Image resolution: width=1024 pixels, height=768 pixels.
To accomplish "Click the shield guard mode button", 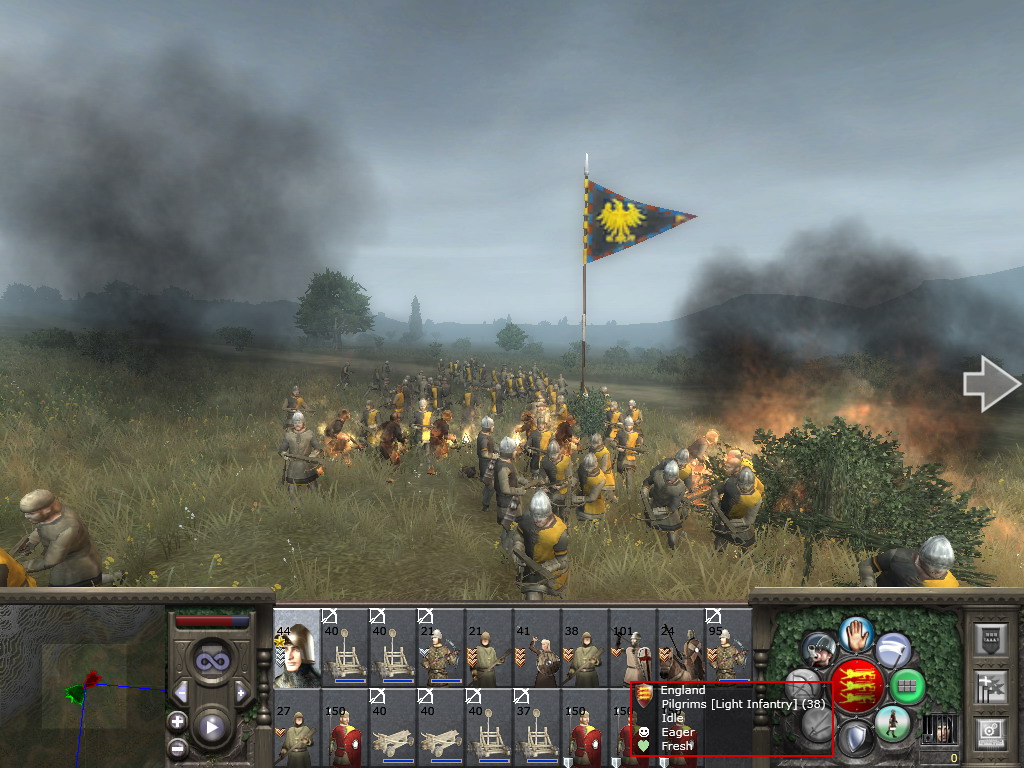I will [855, 739].
